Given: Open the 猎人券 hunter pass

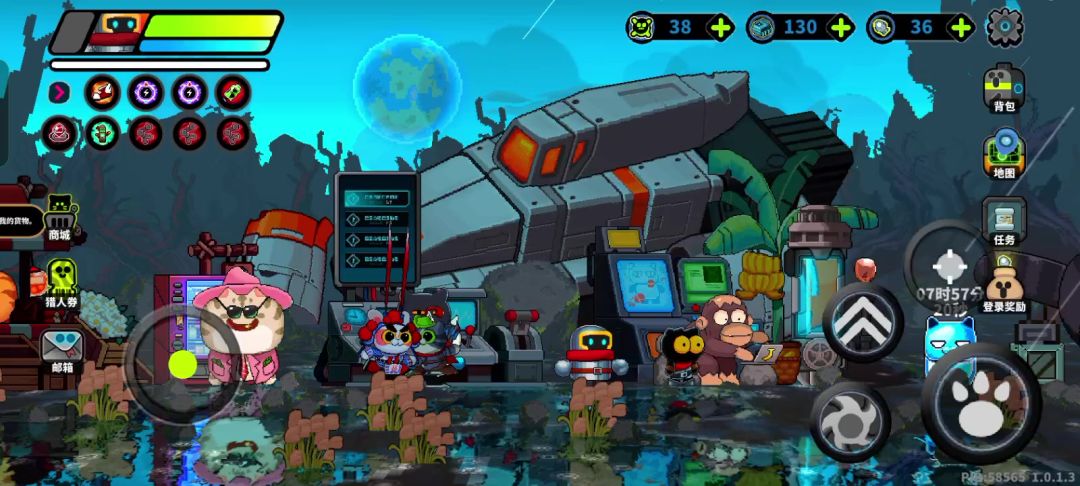Looking at the screenshot, I should click(61, 281).
